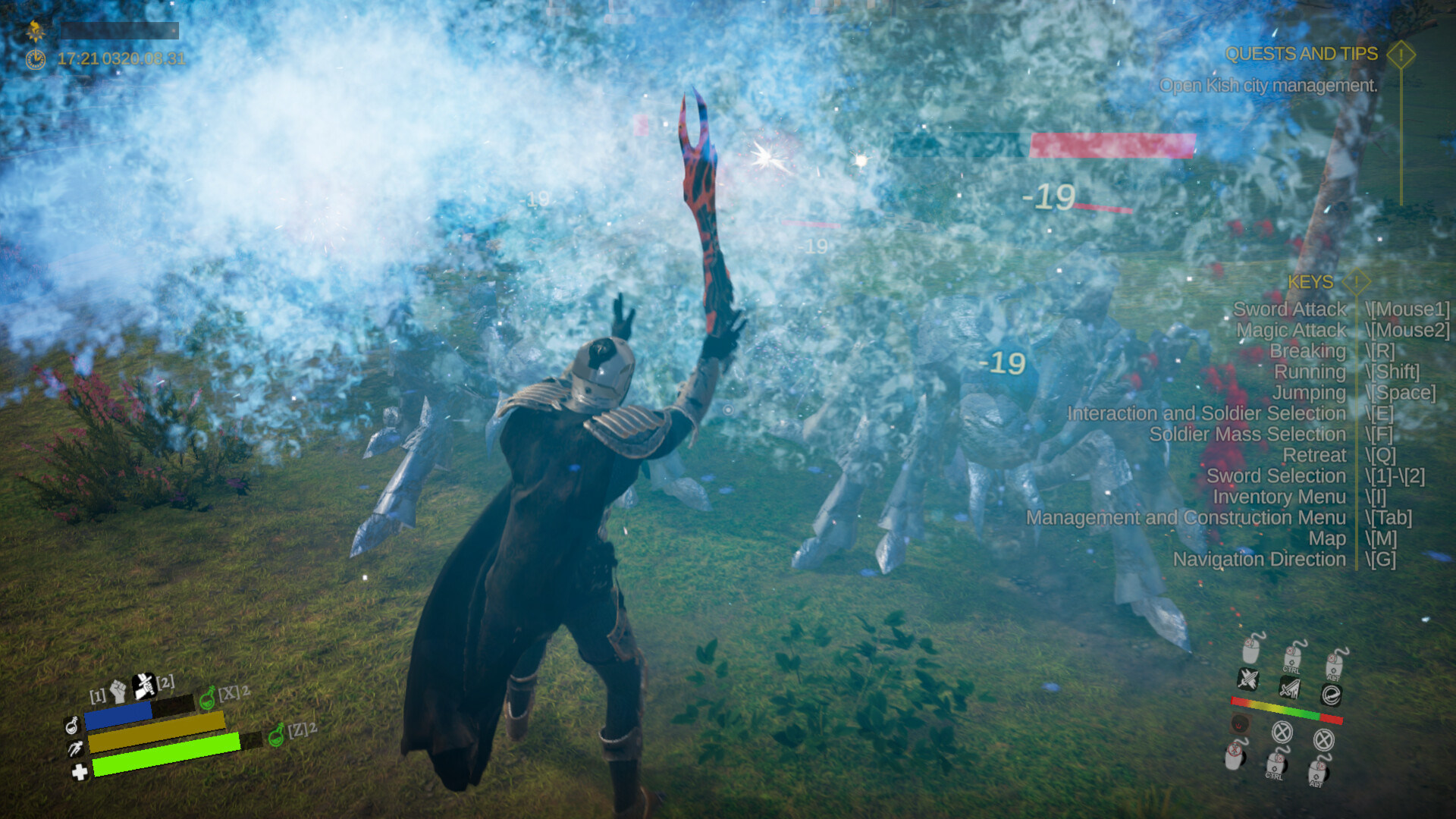Toggle the dark enemy face portrait icon
This screenshot has width=1456, height=819.
coord(1241,724)
